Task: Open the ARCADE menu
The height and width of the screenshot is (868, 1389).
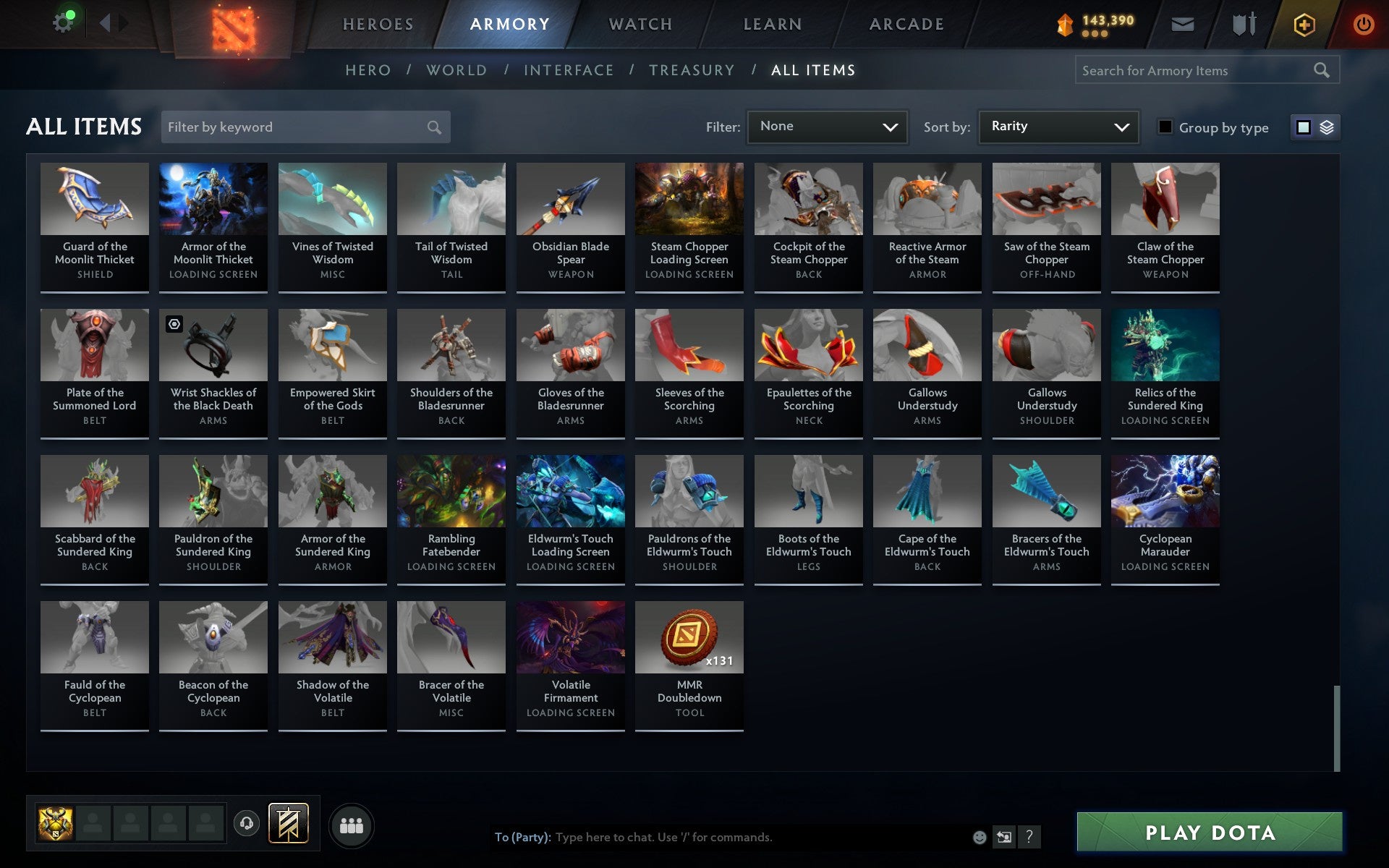Action: coord(906,23)
